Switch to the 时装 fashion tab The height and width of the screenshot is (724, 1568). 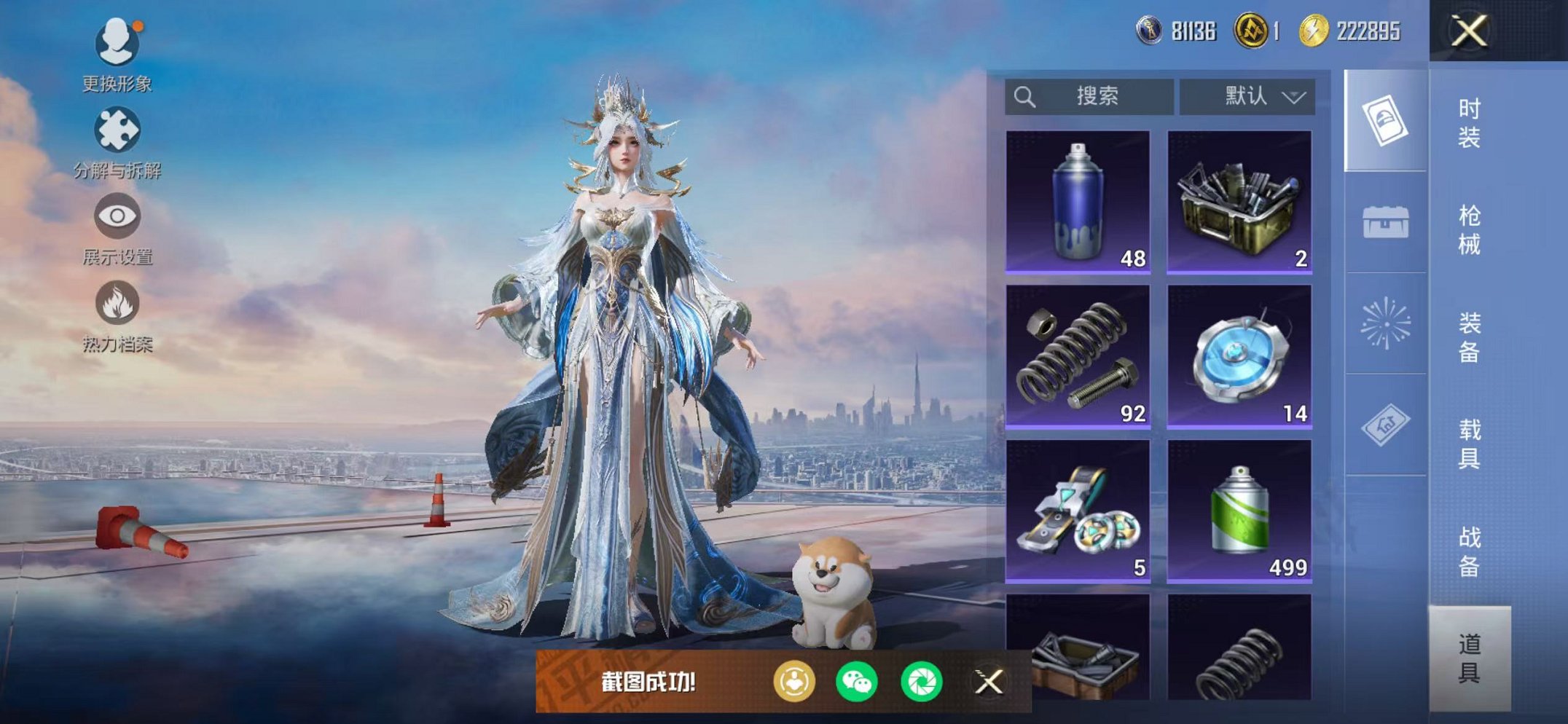(x=1468, y=123)
